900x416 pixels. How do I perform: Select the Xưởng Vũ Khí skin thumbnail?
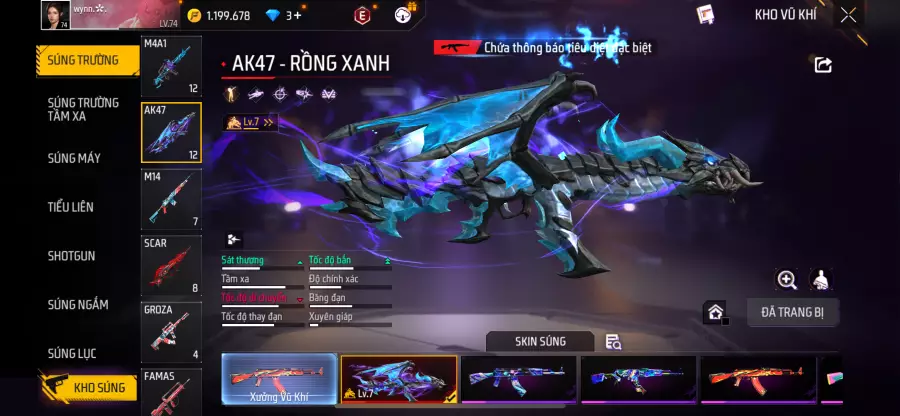click(x=279, y=381)
